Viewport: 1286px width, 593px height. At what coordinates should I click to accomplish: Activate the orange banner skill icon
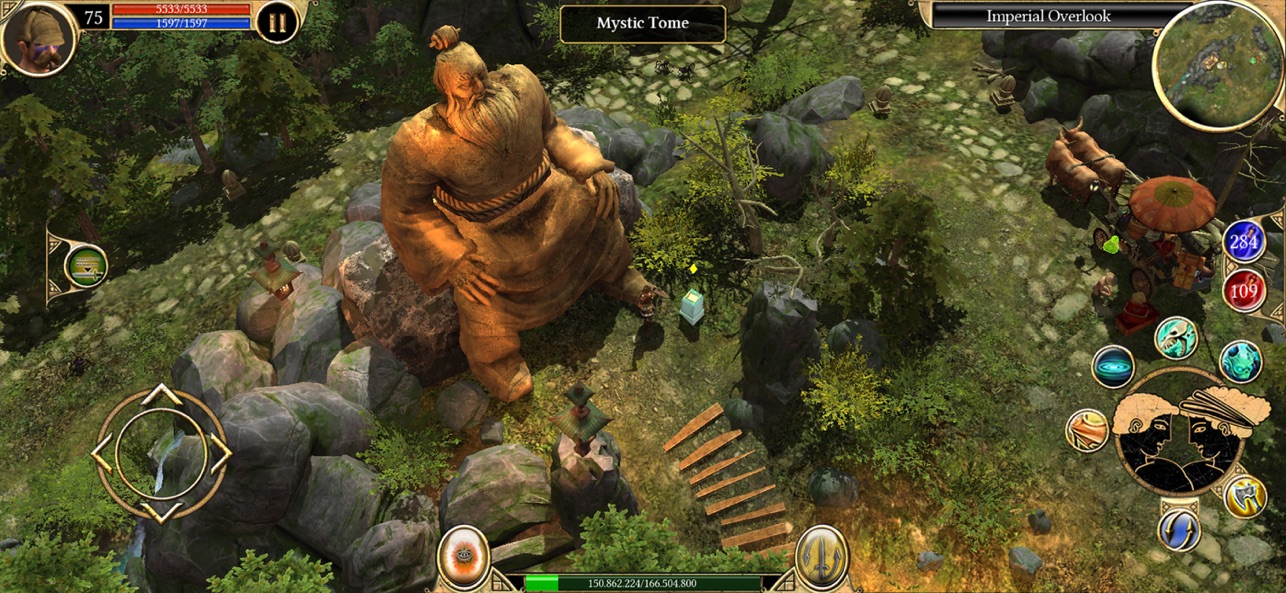[1087, 431]
